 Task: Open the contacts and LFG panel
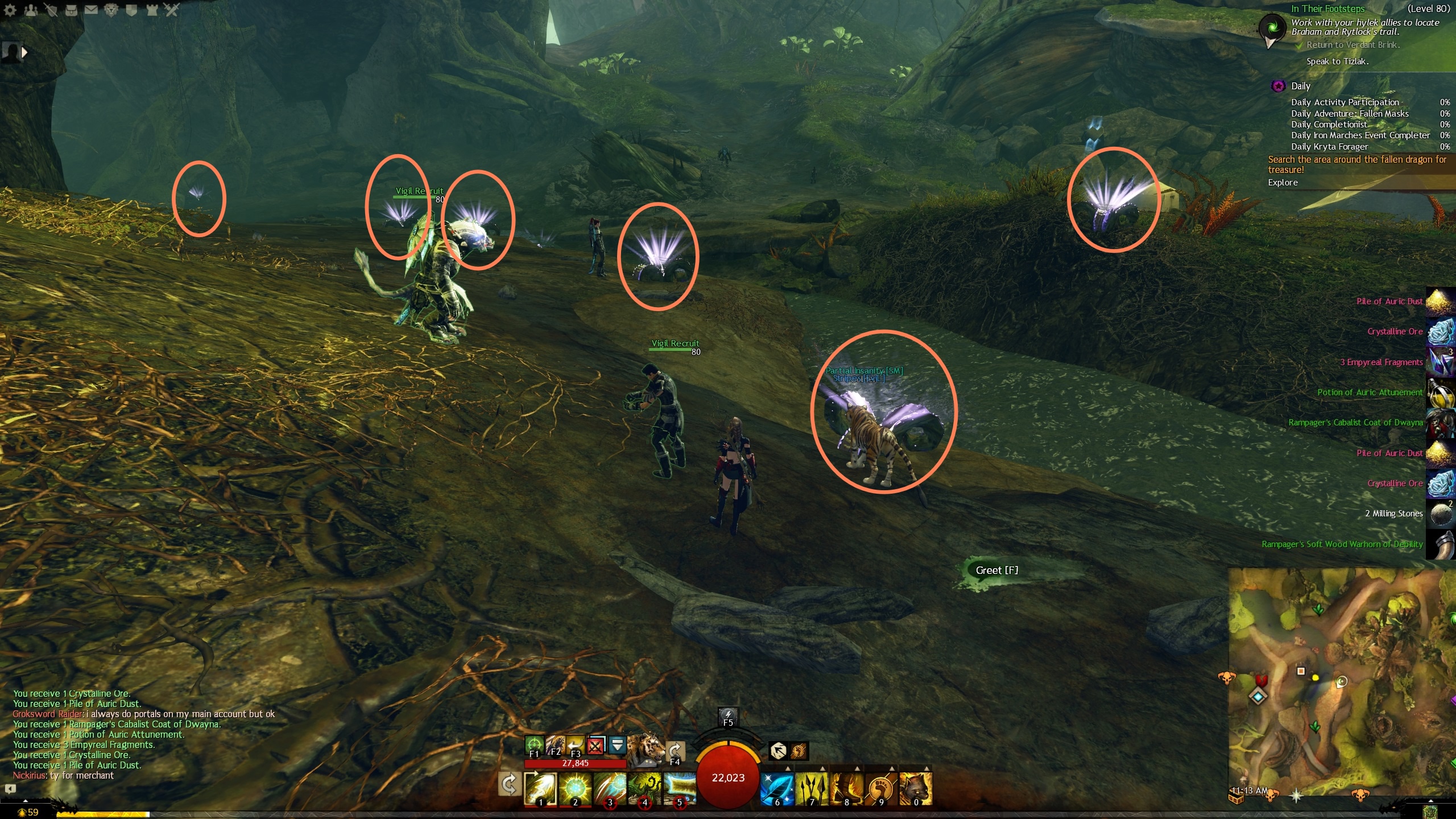pos(31,10)
